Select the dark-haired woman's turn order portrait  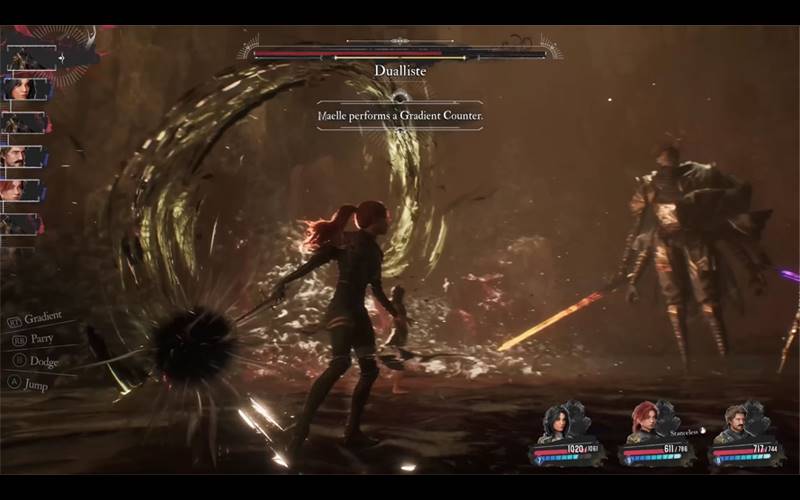coord(25,89)
